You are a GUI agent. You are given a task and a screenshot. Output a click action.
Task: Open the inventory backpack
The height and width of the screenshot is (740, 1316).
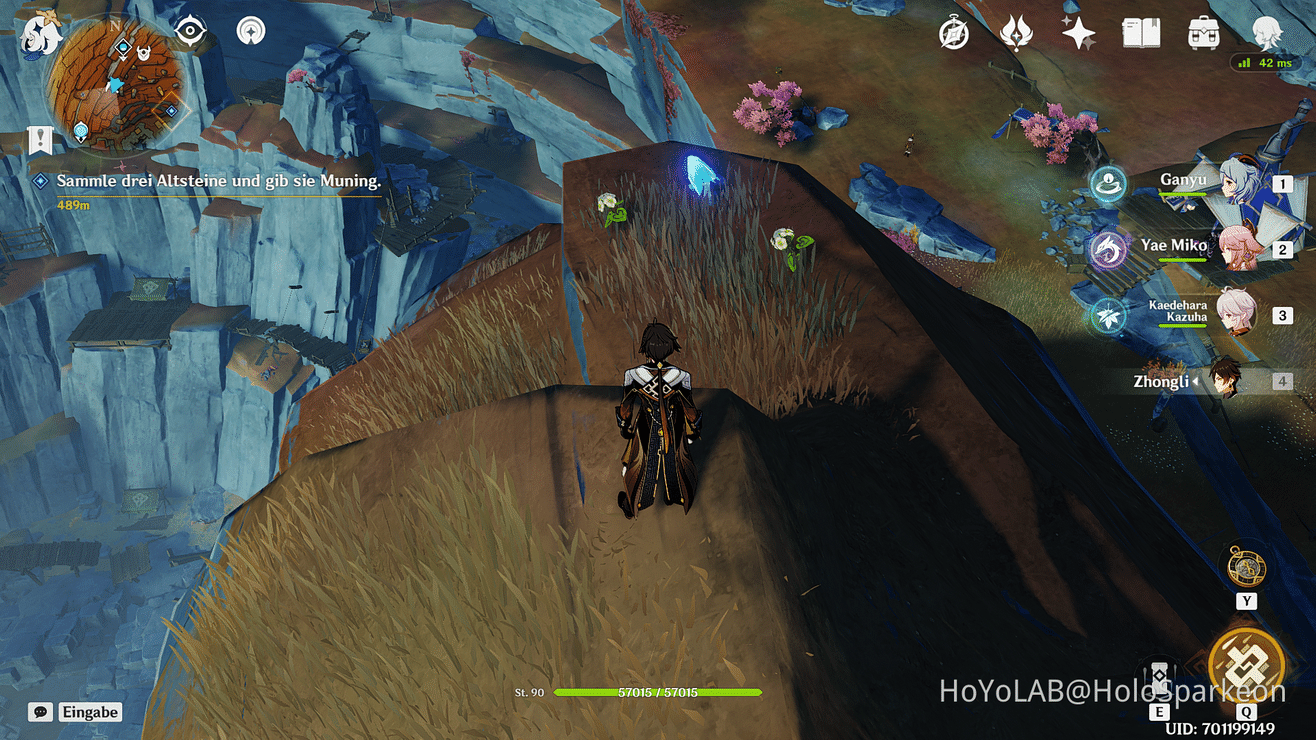1203,34
